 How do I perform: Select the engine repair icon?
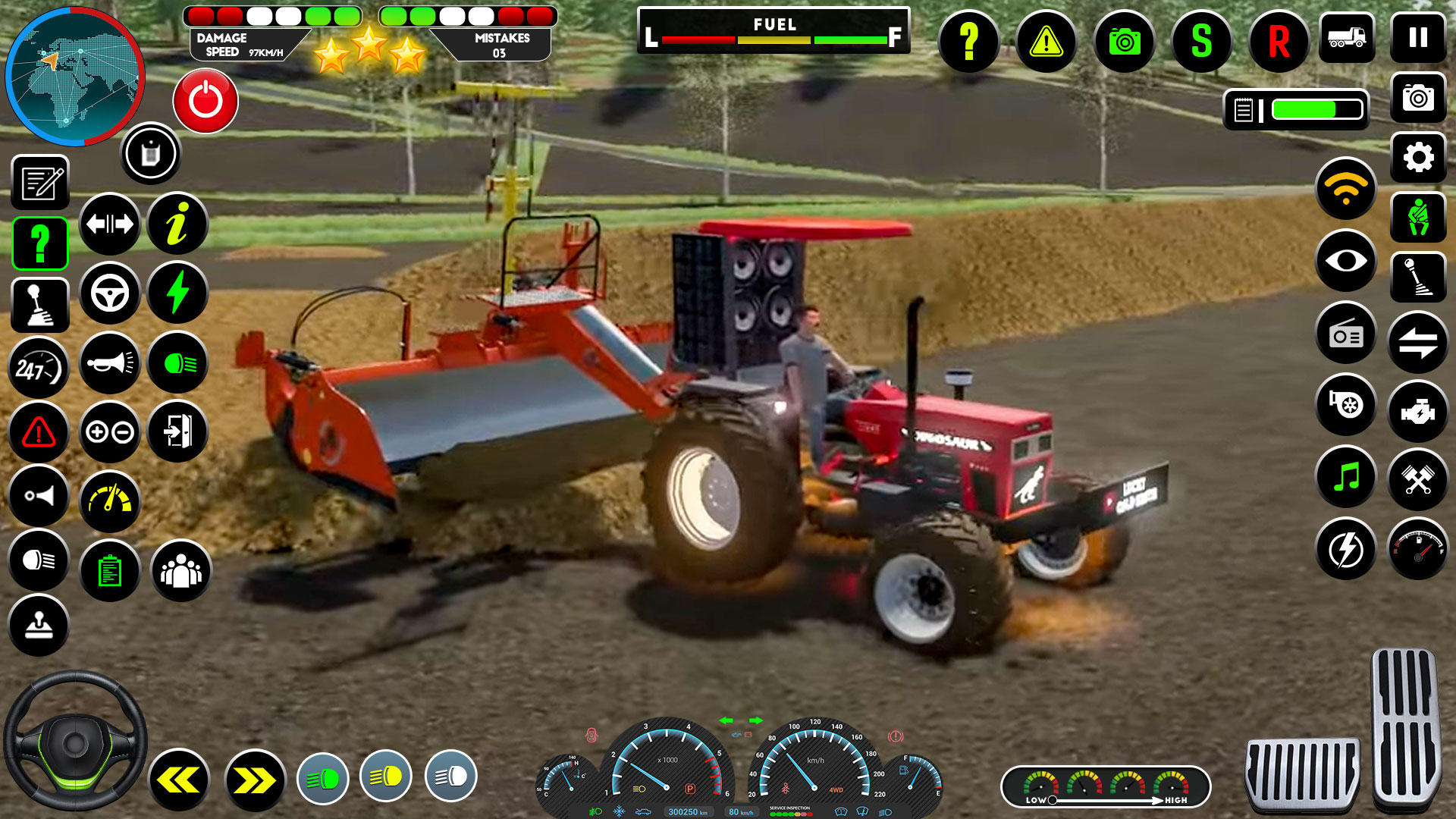point(1417,406)
